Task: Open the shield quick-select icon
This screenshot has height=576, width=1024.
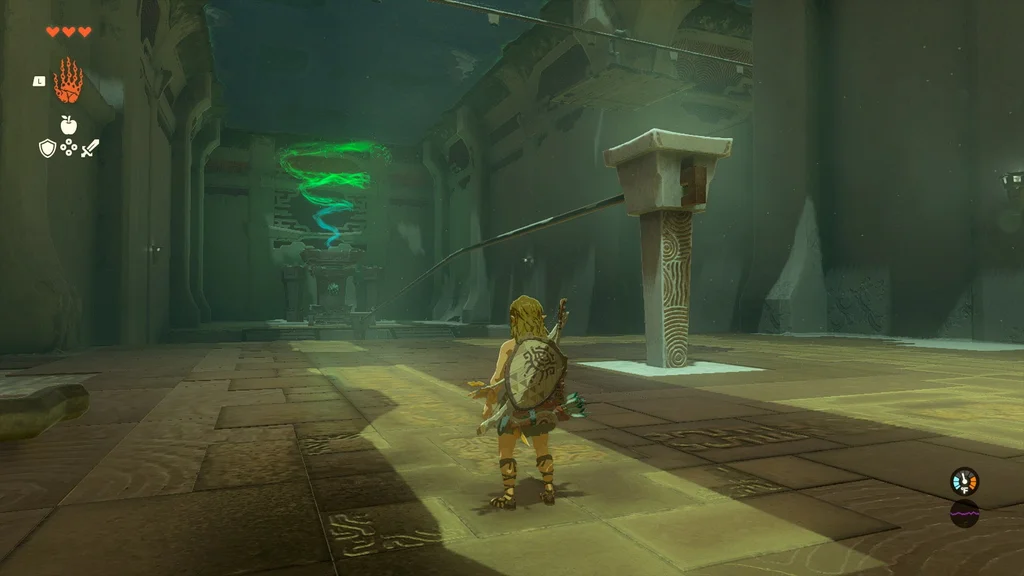Action: pyautogui.click(x=46, y=148)
